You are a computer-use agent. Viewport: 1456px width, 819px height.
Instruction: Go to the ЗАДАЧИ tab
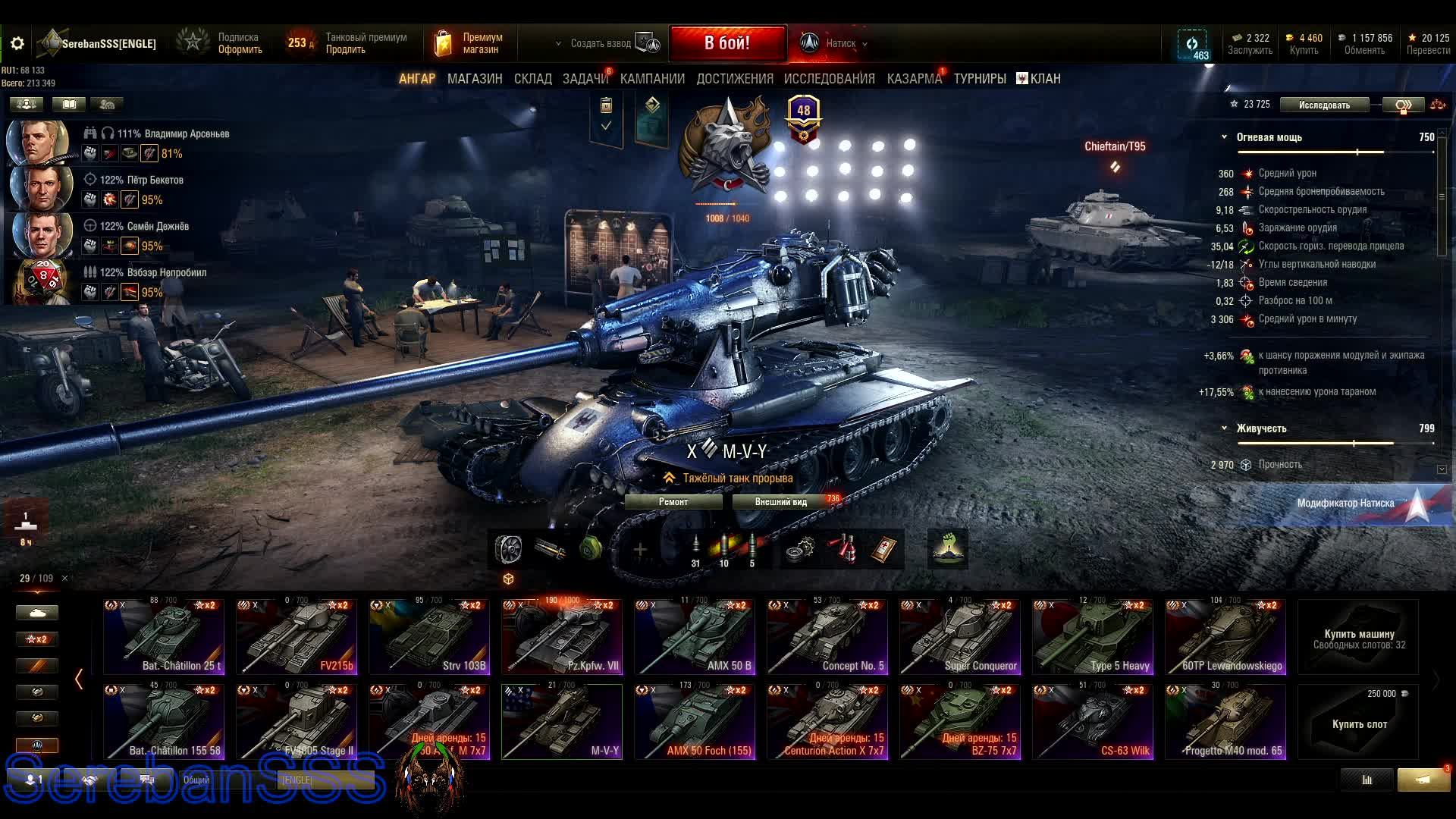tap(585, 79)
